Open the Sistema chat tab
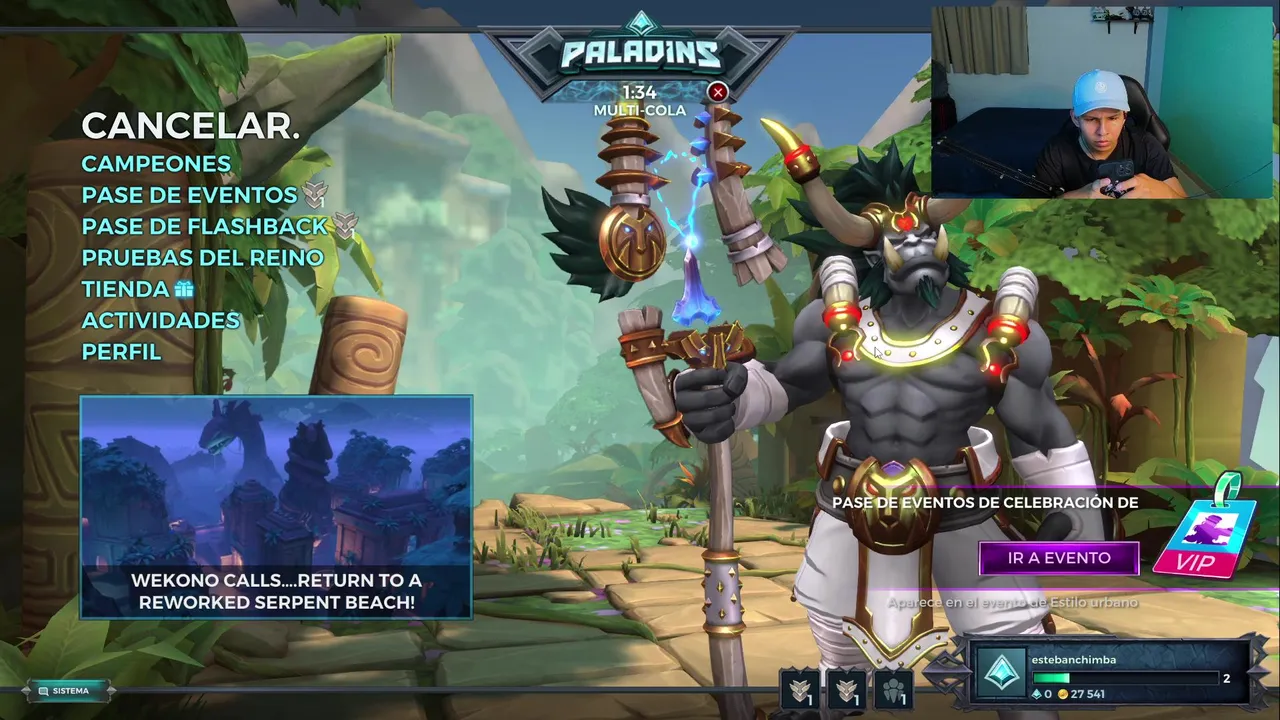Screen dimensions: 1280x720 tap(70, 691)
